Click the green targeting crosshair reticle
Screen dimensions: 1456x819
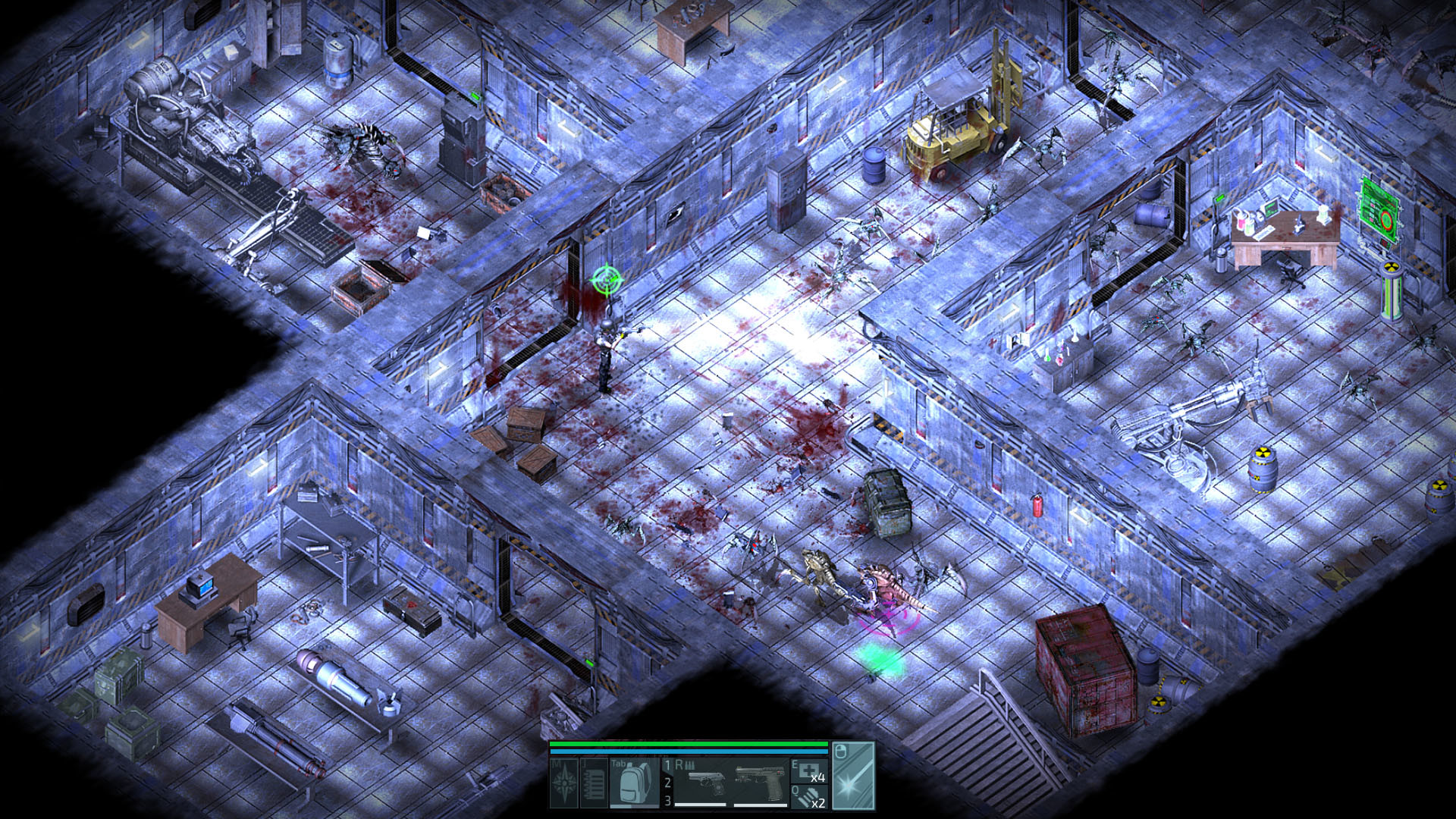(x=607, y=281)
